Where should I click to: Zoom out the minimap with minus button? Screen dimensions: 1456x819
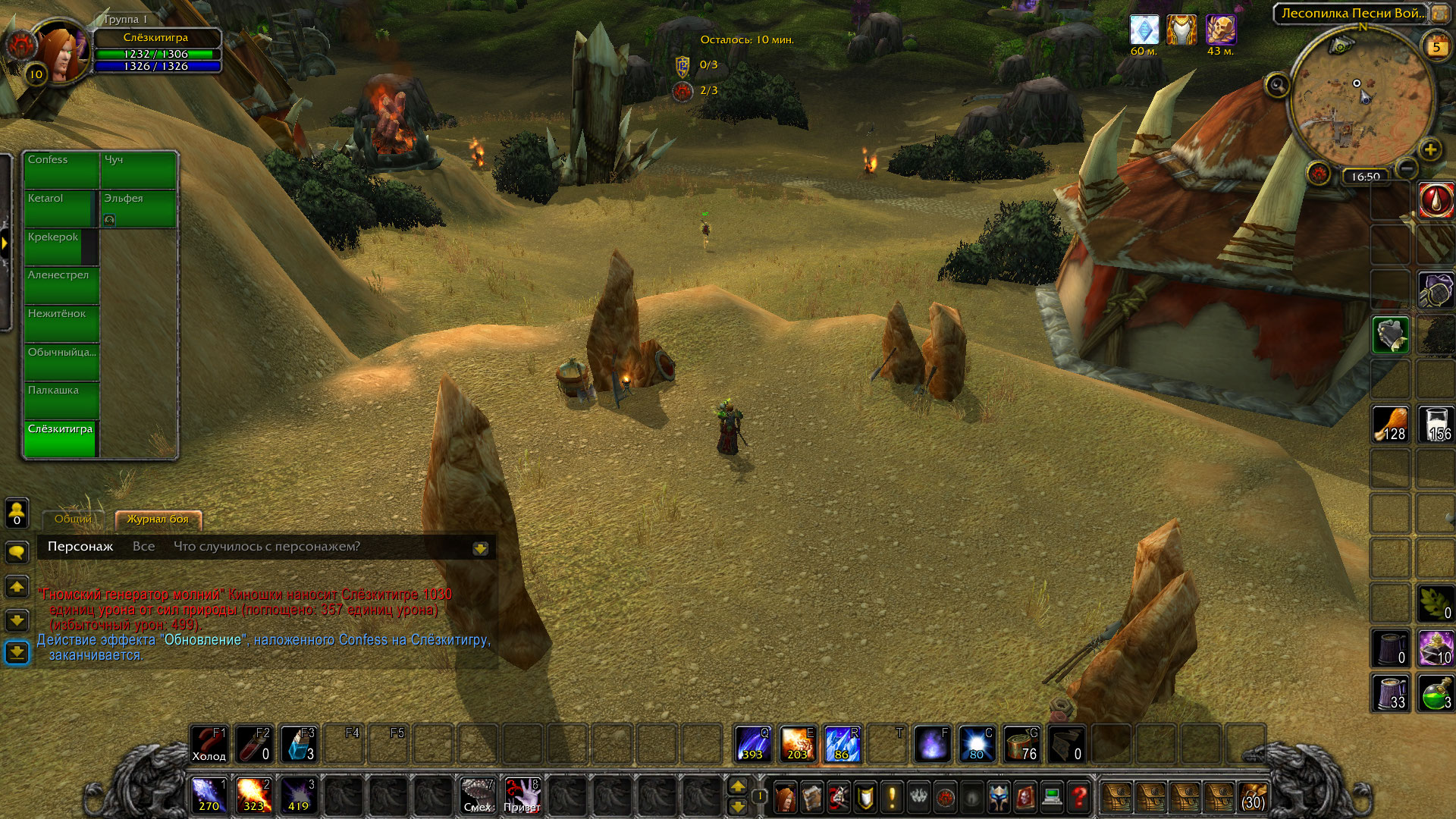(1406, 168)
